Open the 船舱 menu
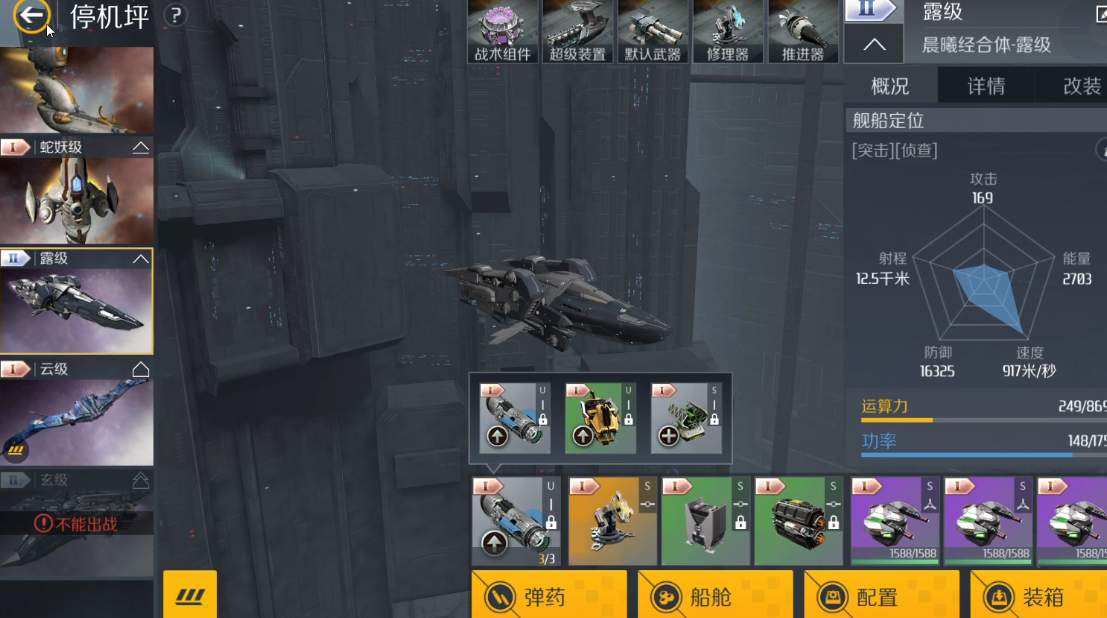The width and height of the screenshot is (1107, 618). 715,596
